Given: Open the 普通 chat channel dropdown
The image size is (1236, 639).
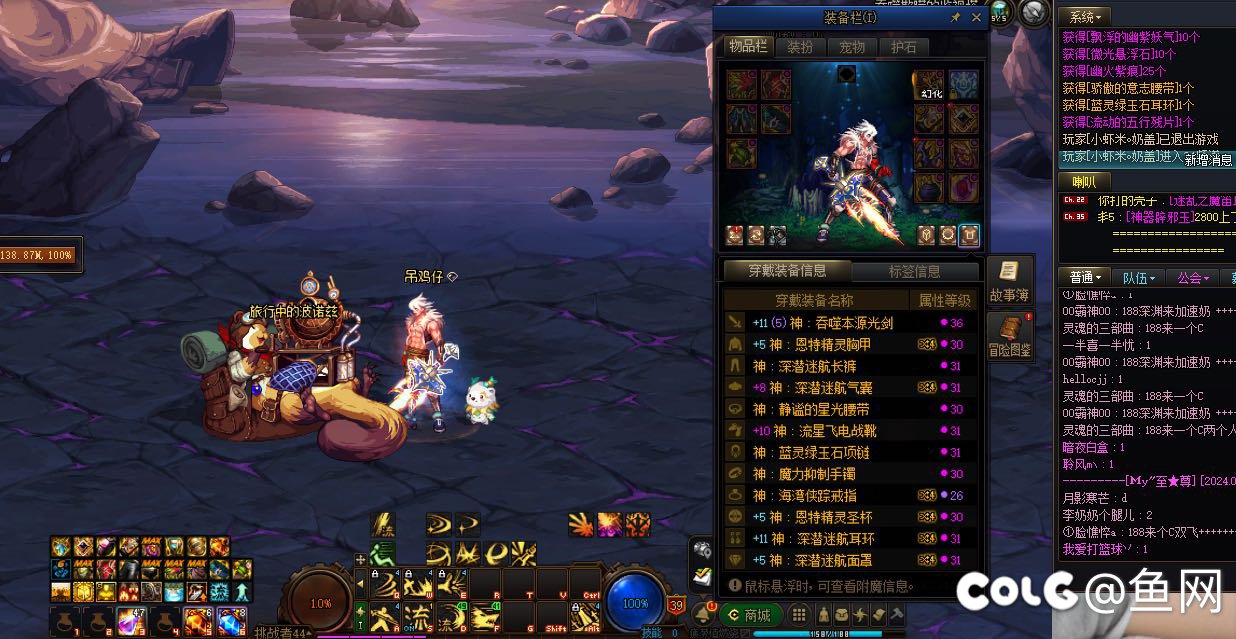Looking at the screenshot, I should coord(1086,277).
